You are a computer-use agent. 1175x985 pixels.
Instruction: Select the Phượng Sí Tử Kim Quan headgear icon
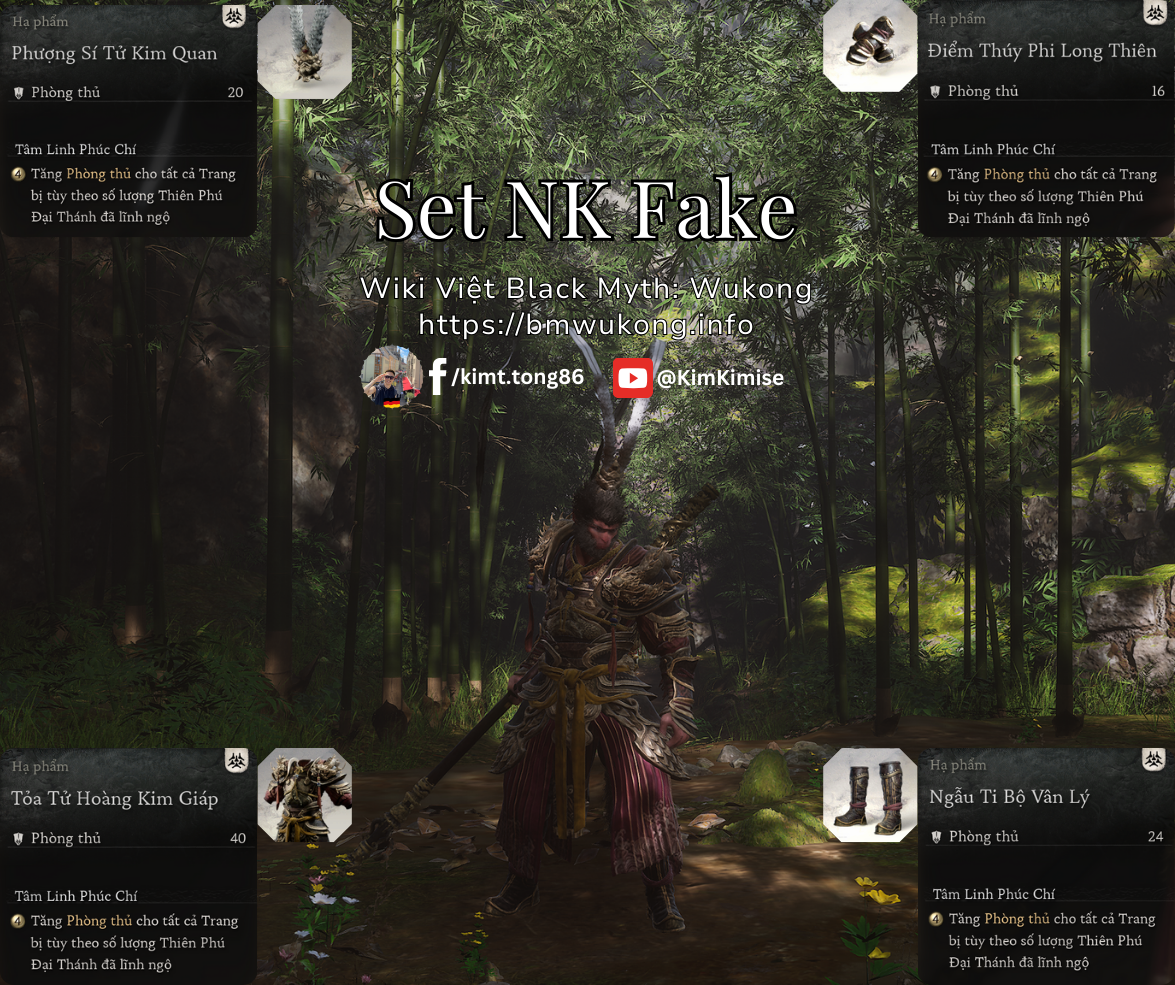pos(304,52)
